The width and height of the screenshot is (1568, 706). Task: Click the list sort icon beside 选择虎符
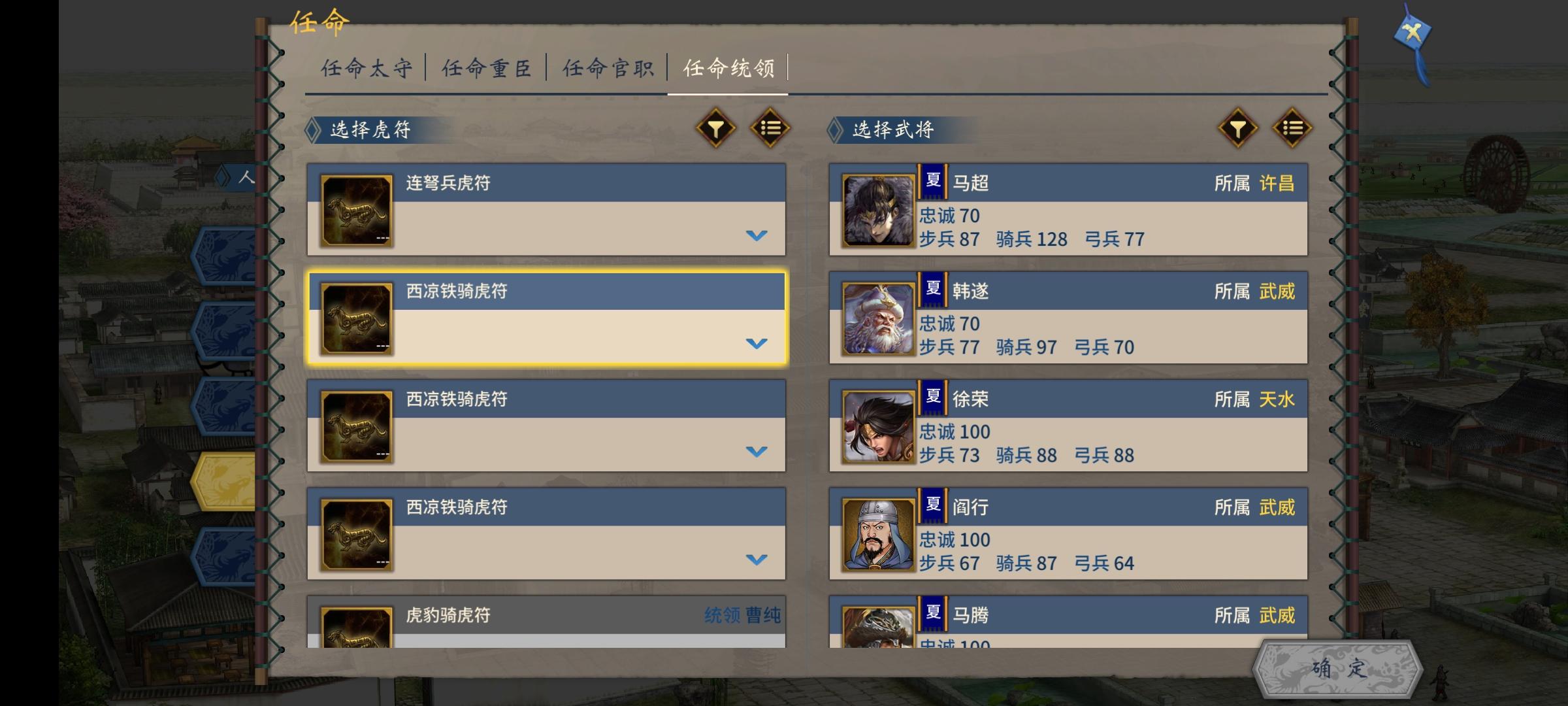click(x=769, y=129)
